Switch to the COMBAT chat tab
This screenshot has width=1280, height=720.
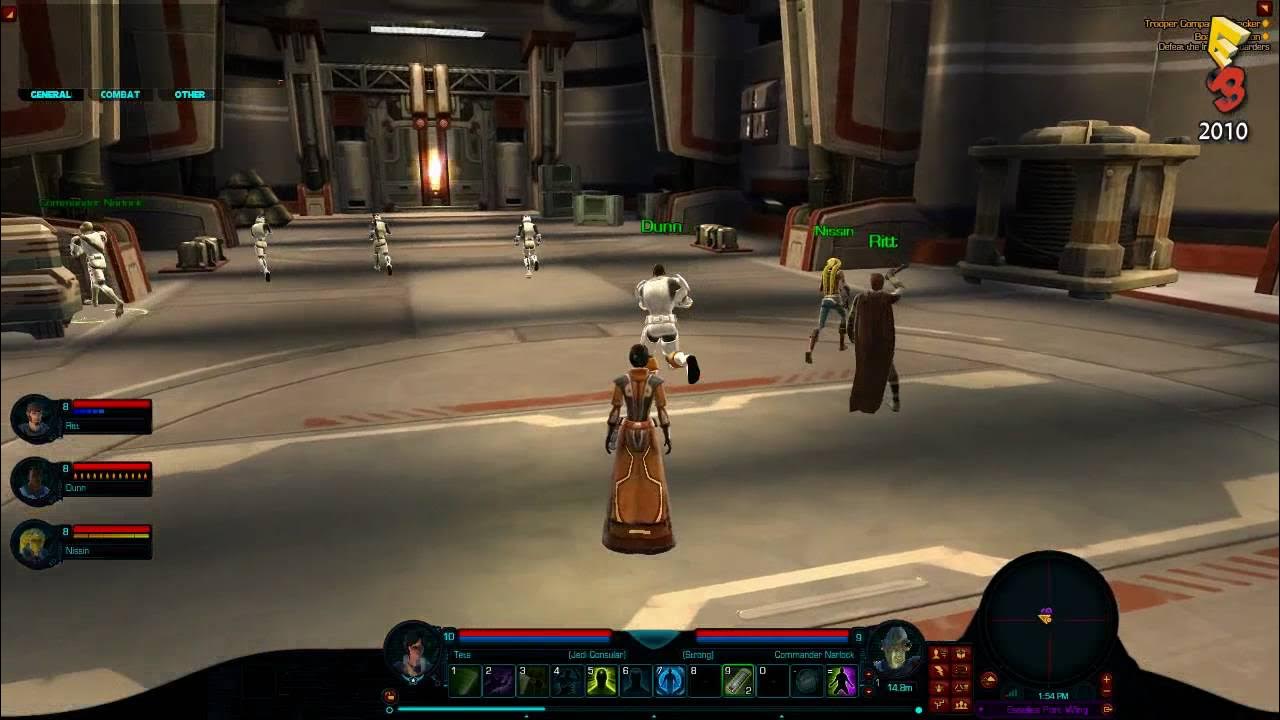click(x=118, y=95)
